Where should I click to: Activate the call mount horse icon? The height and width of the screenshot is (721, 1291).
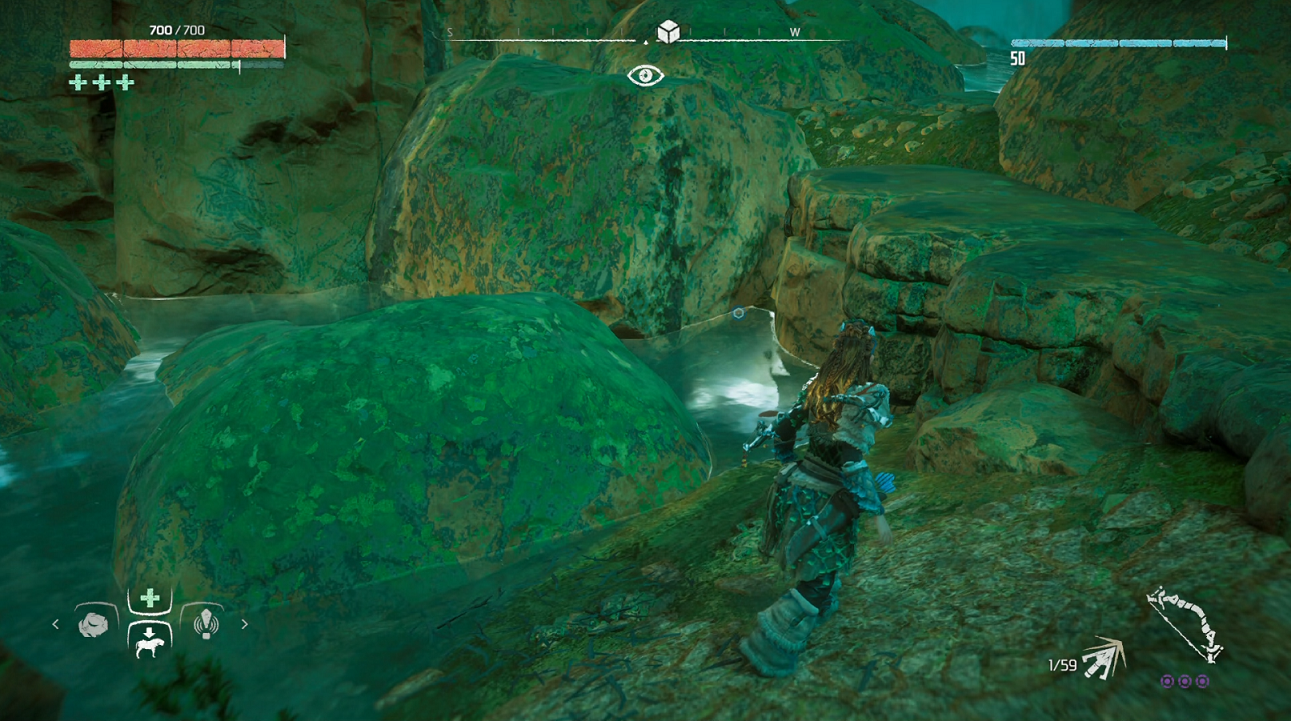pos(150,639)
